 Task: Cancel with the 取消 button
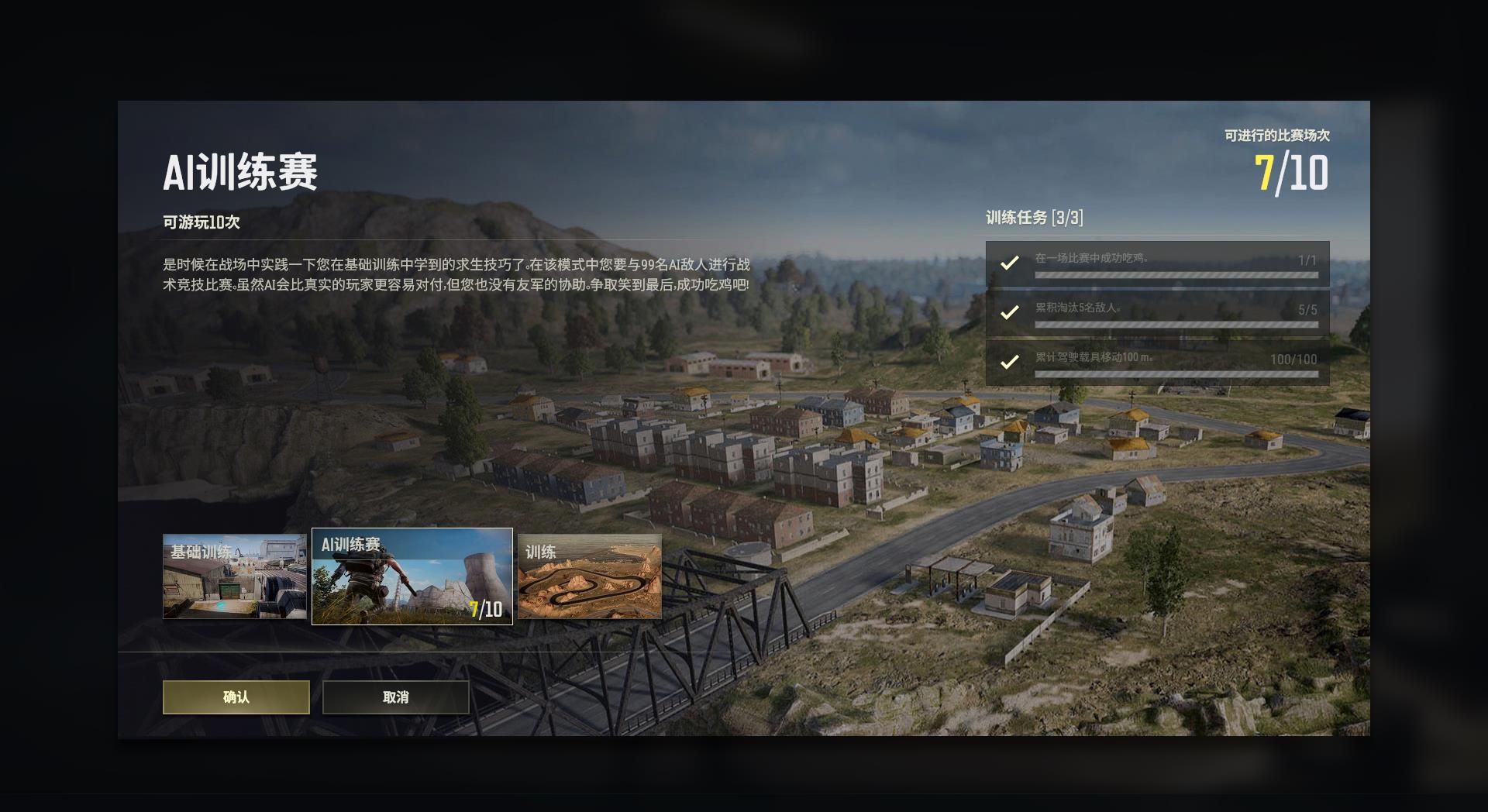396,697
